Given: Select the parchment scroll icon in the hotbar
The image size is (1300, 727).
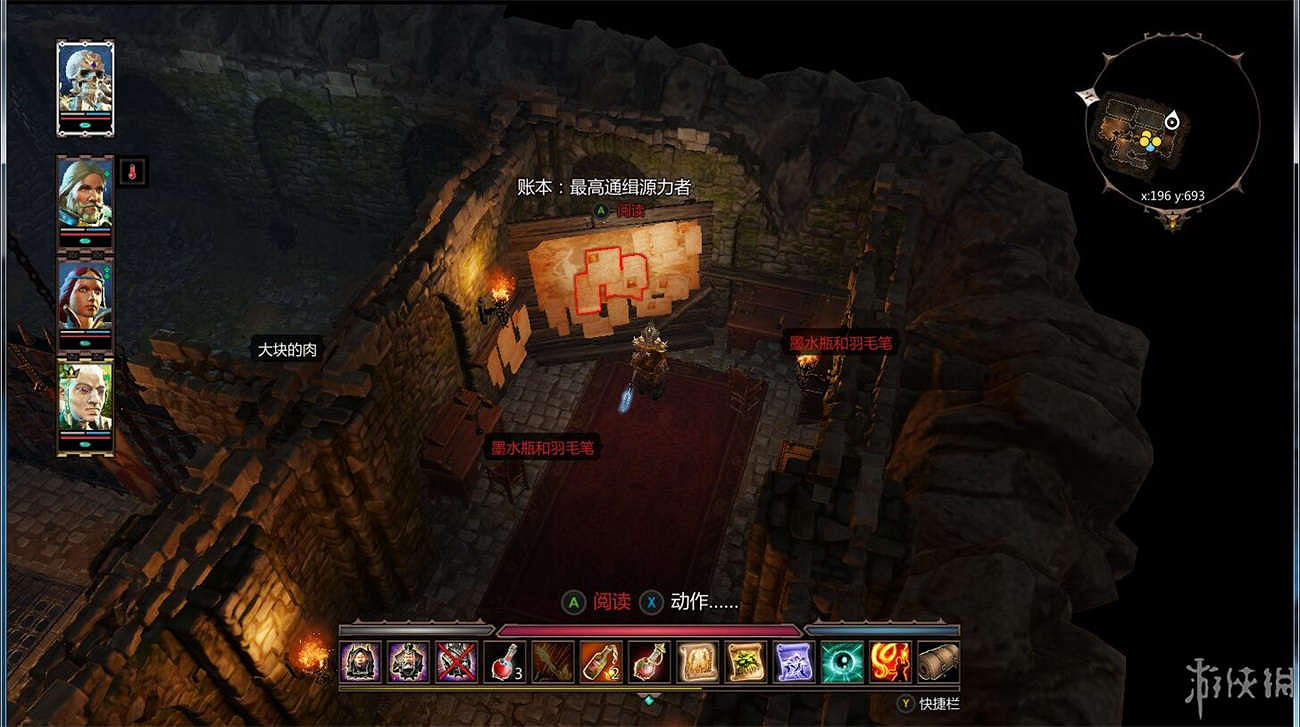Looking at the screenshot, I should pos(697,661).
